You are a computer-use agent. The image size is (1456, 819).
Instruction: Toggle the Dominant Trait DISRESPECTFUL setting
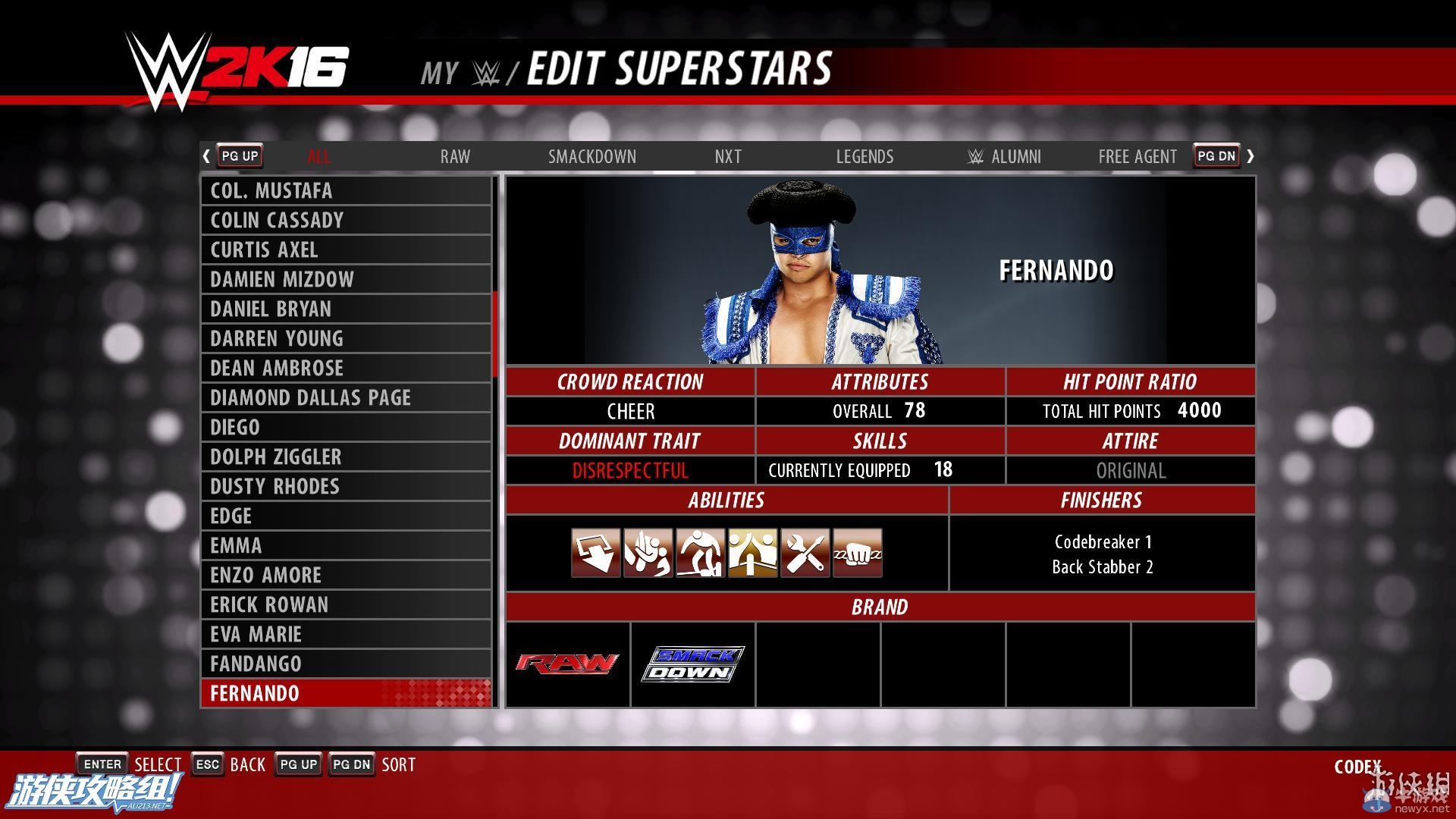[630, 470]
